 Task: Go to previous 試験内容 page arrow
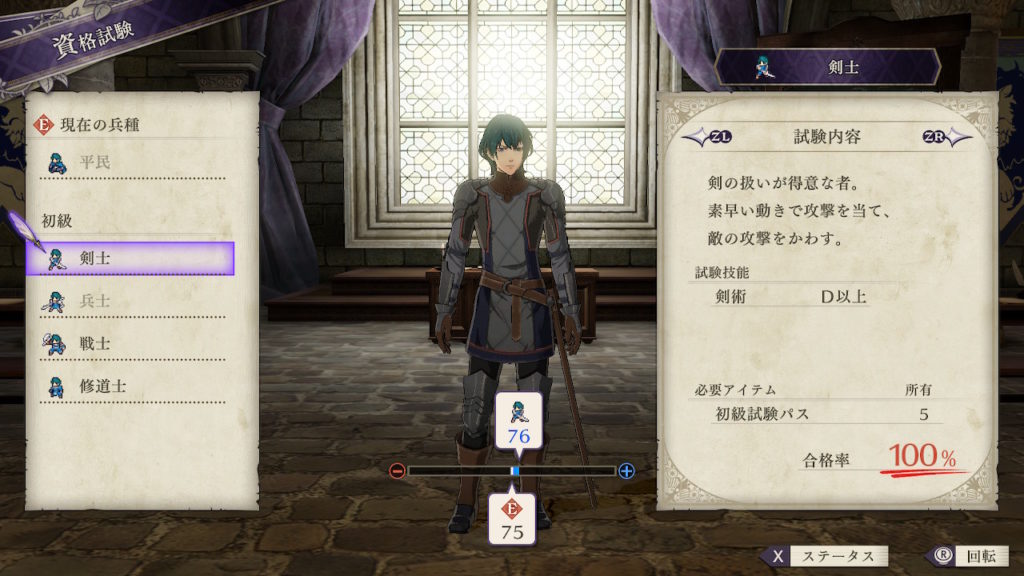(x=698, y=137)
